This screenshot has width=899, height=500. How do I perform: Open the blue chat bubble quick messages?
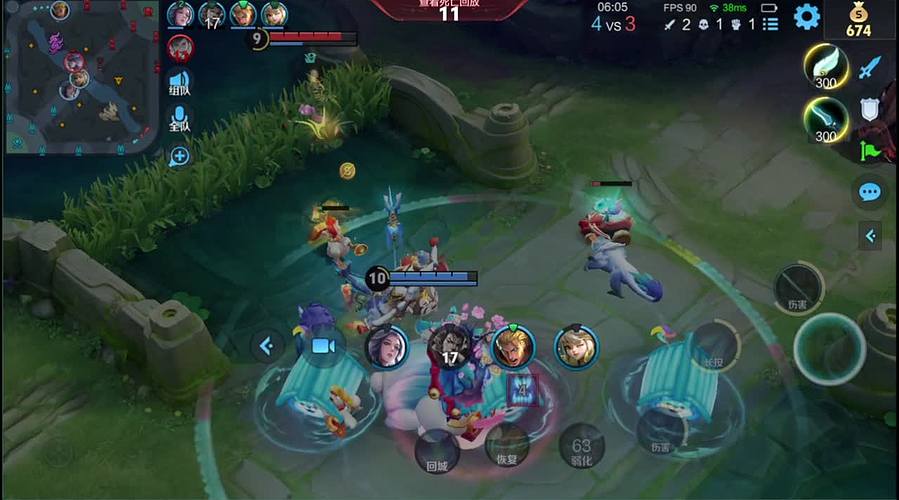[870, 192]
